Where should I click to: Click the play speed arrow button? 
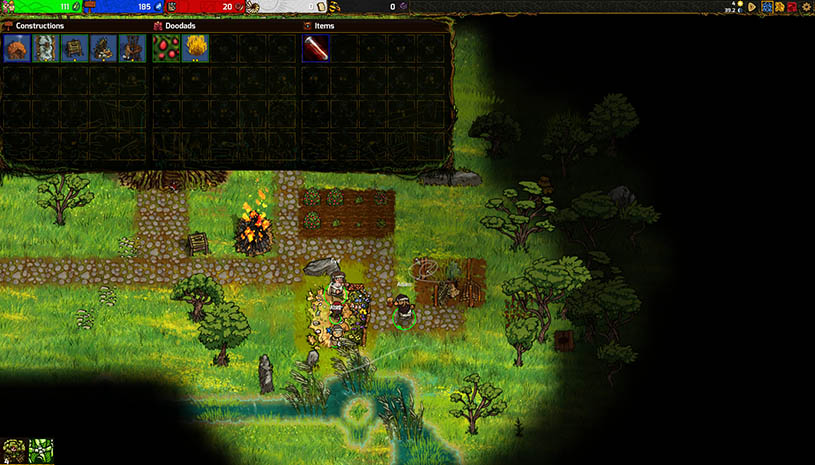click(x=751, y=6)
